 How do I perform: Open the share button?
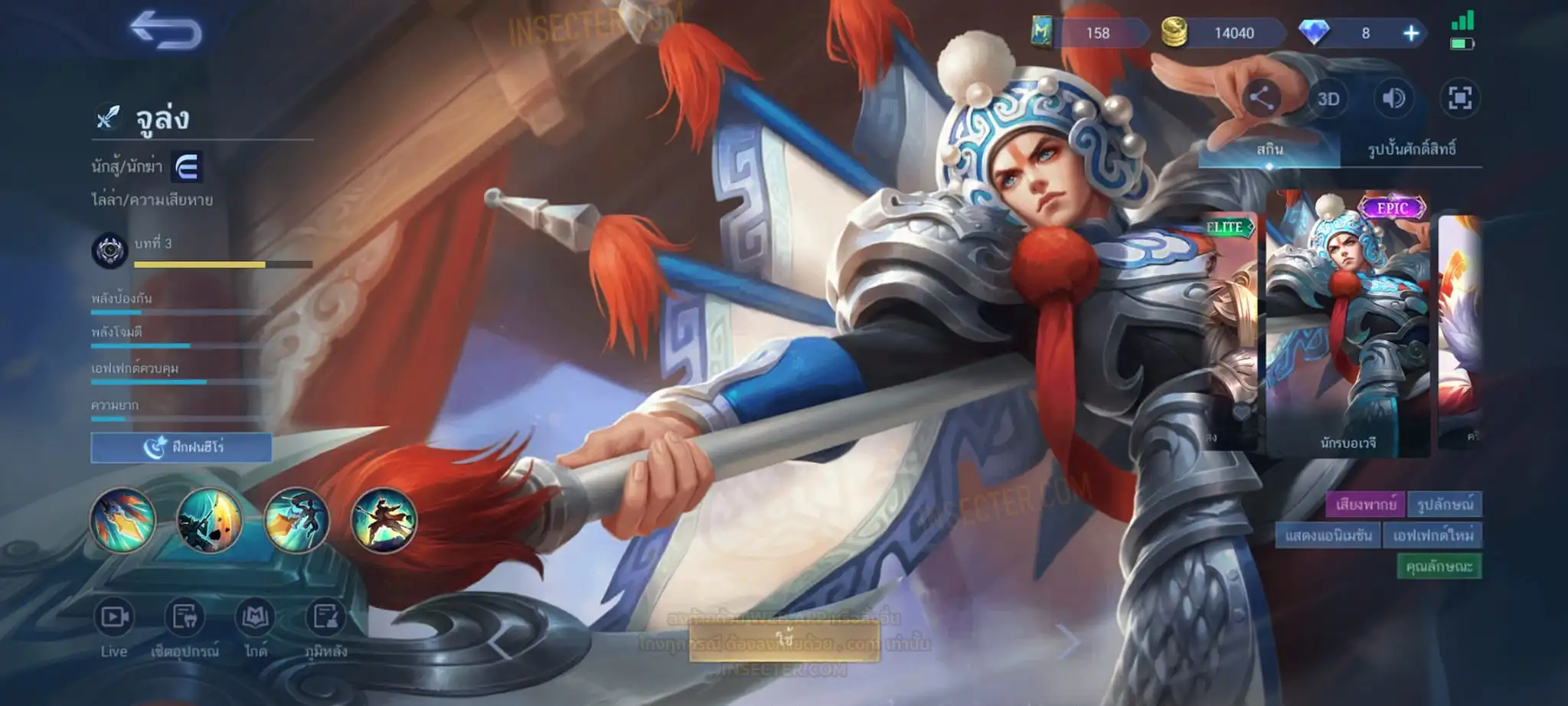click(x=1261, y=99)
